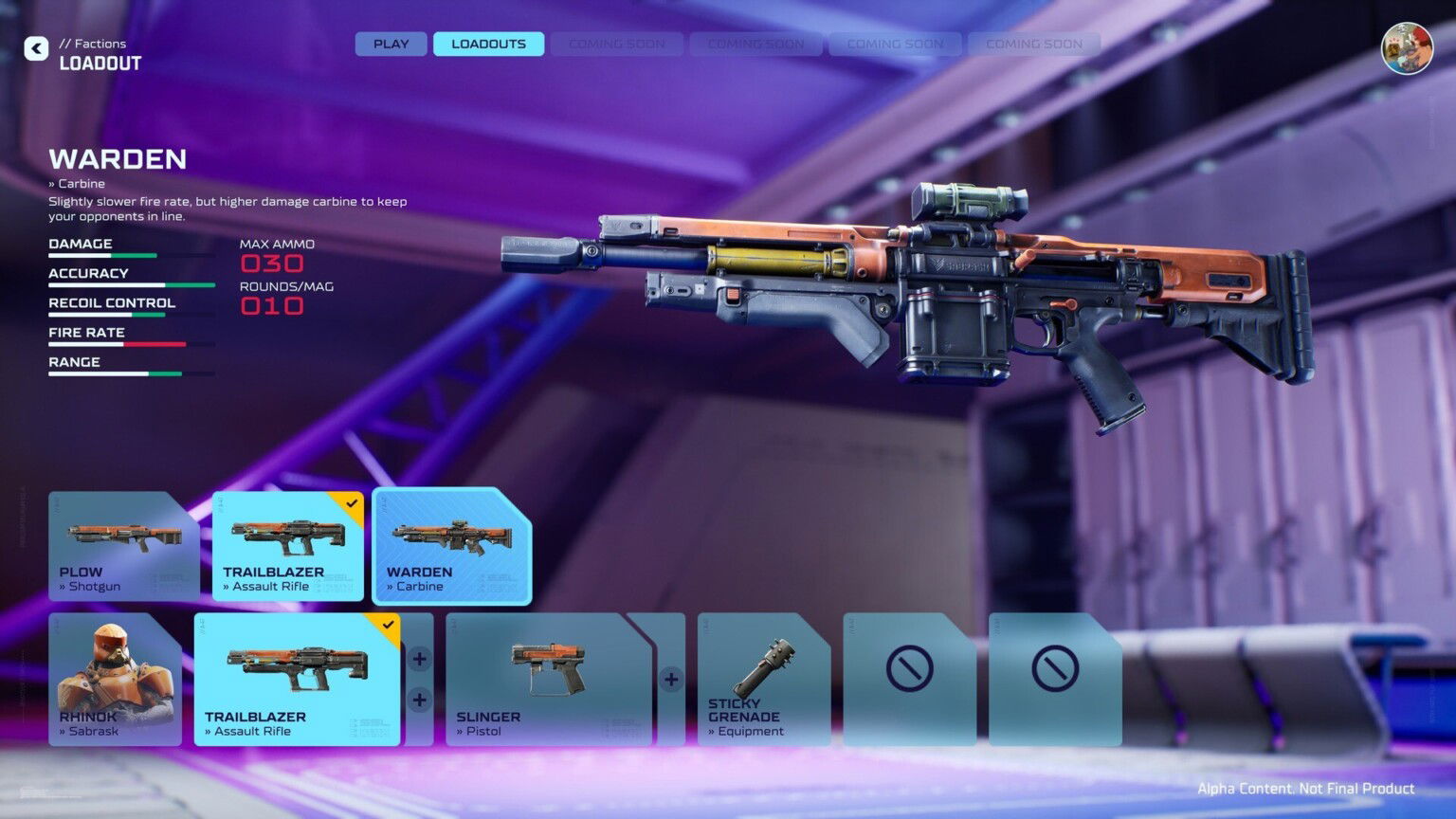Click the lower plus button beside Trailblazer

418,700
